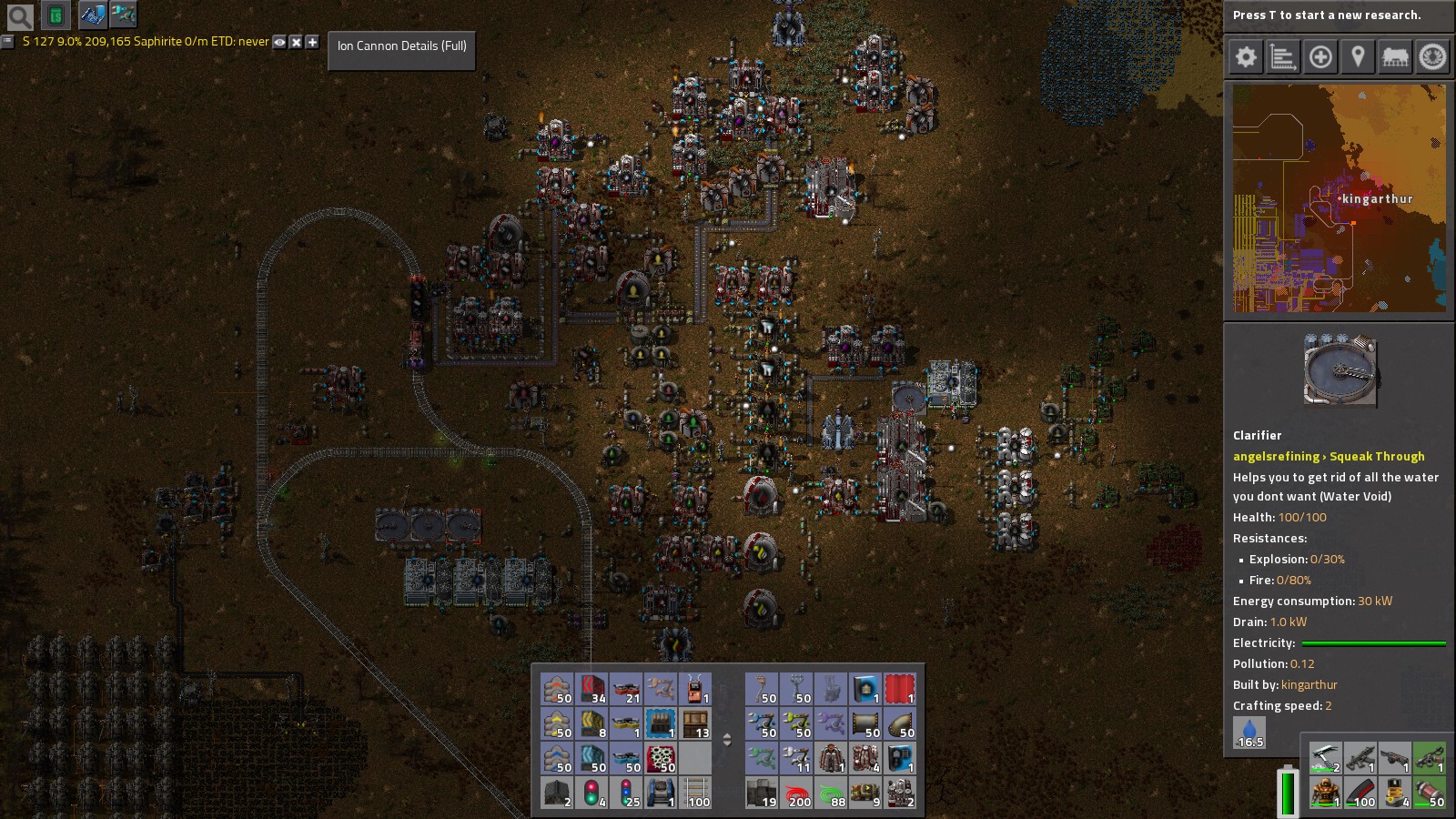Open the minimap showing kingarthur
The image size is (1456, 819).
tap(1339, 198)
